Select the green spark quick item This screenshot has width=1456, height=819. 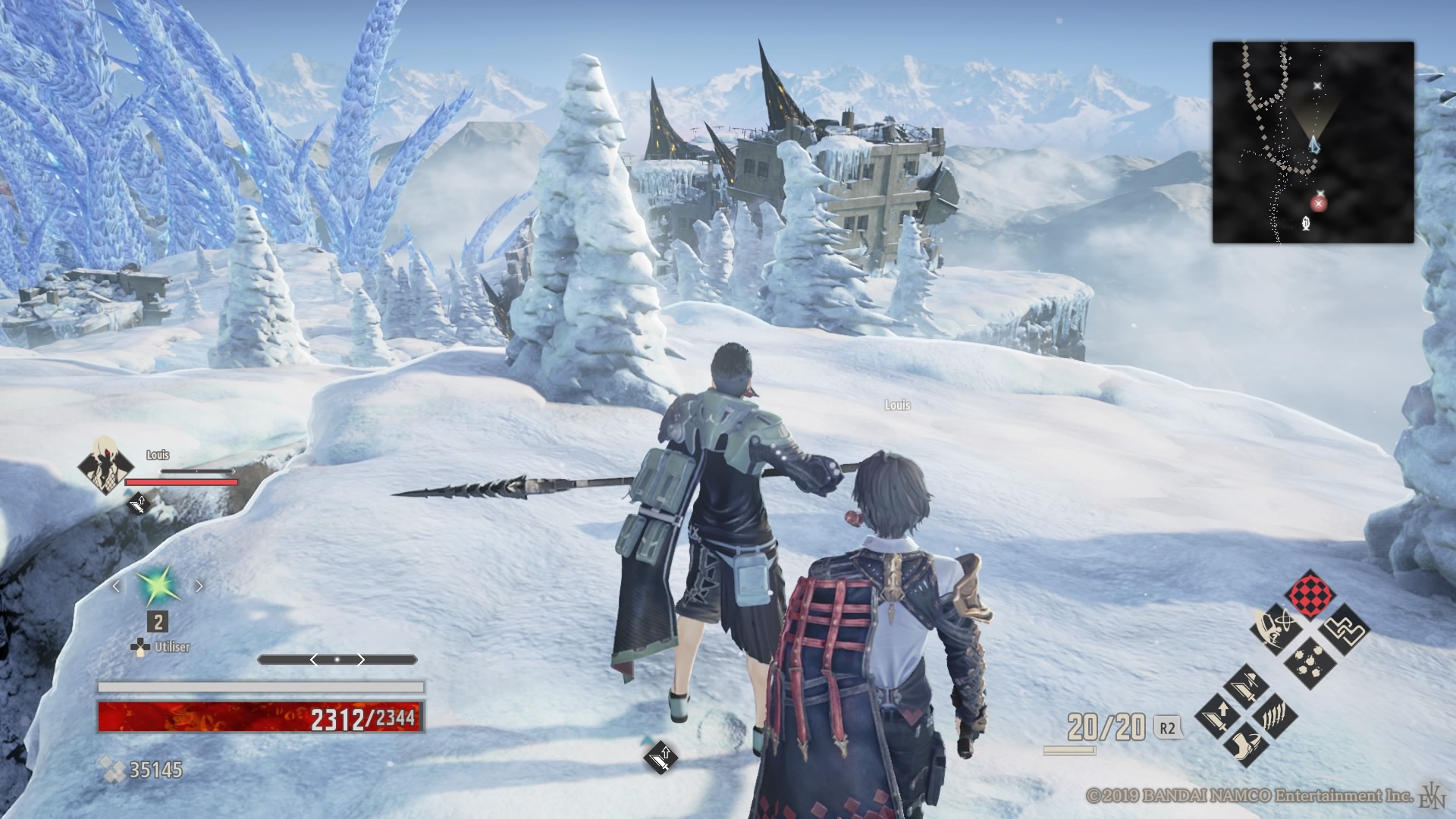click(157, 586)
